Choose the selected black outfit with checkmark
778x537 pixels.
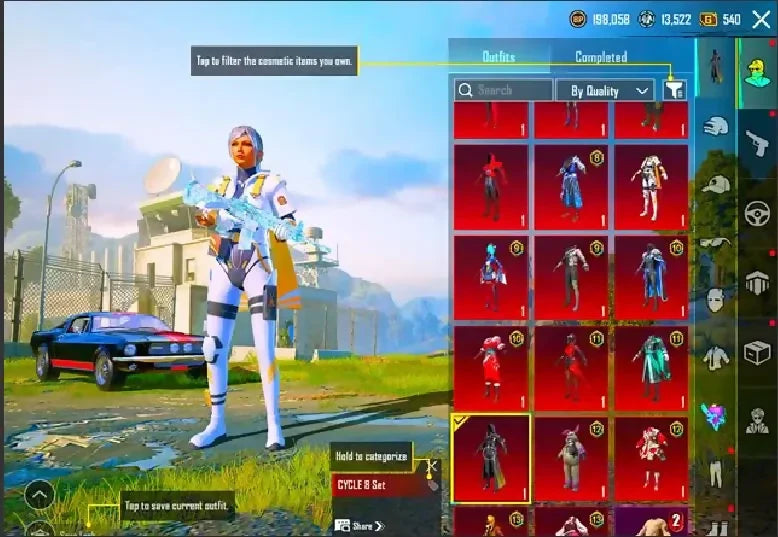point(491,460)
